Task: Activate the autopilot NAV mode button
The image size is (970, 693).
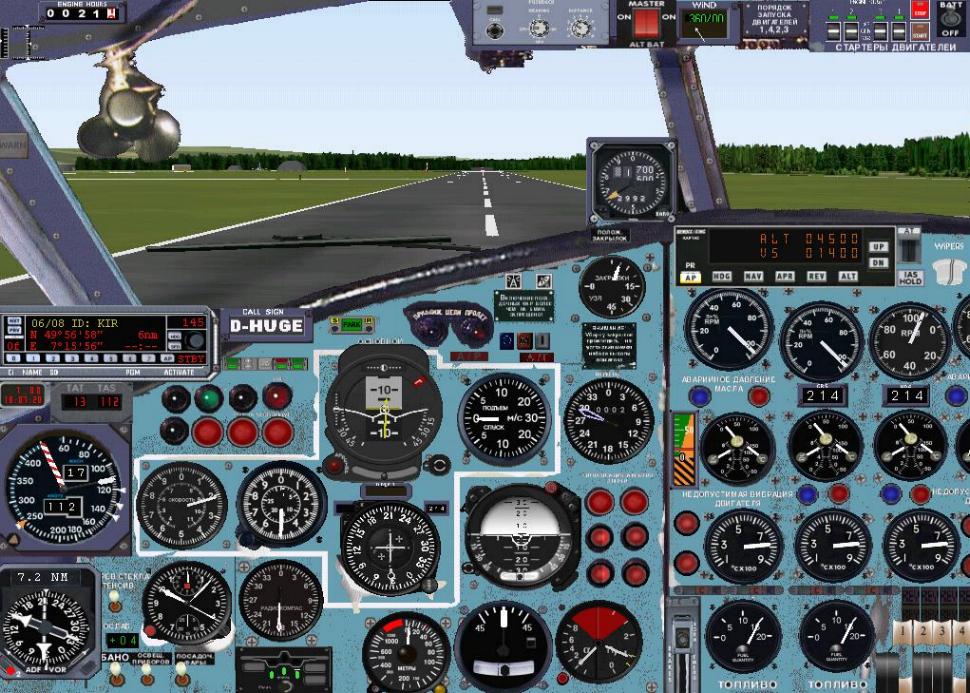Action: tap(754, 277)
